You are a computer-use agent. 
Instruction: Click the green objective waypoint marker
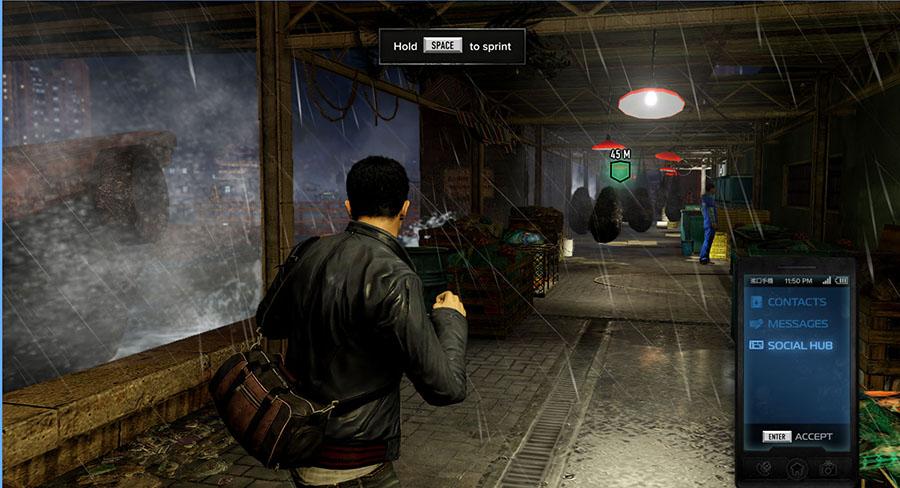point(620,170)
